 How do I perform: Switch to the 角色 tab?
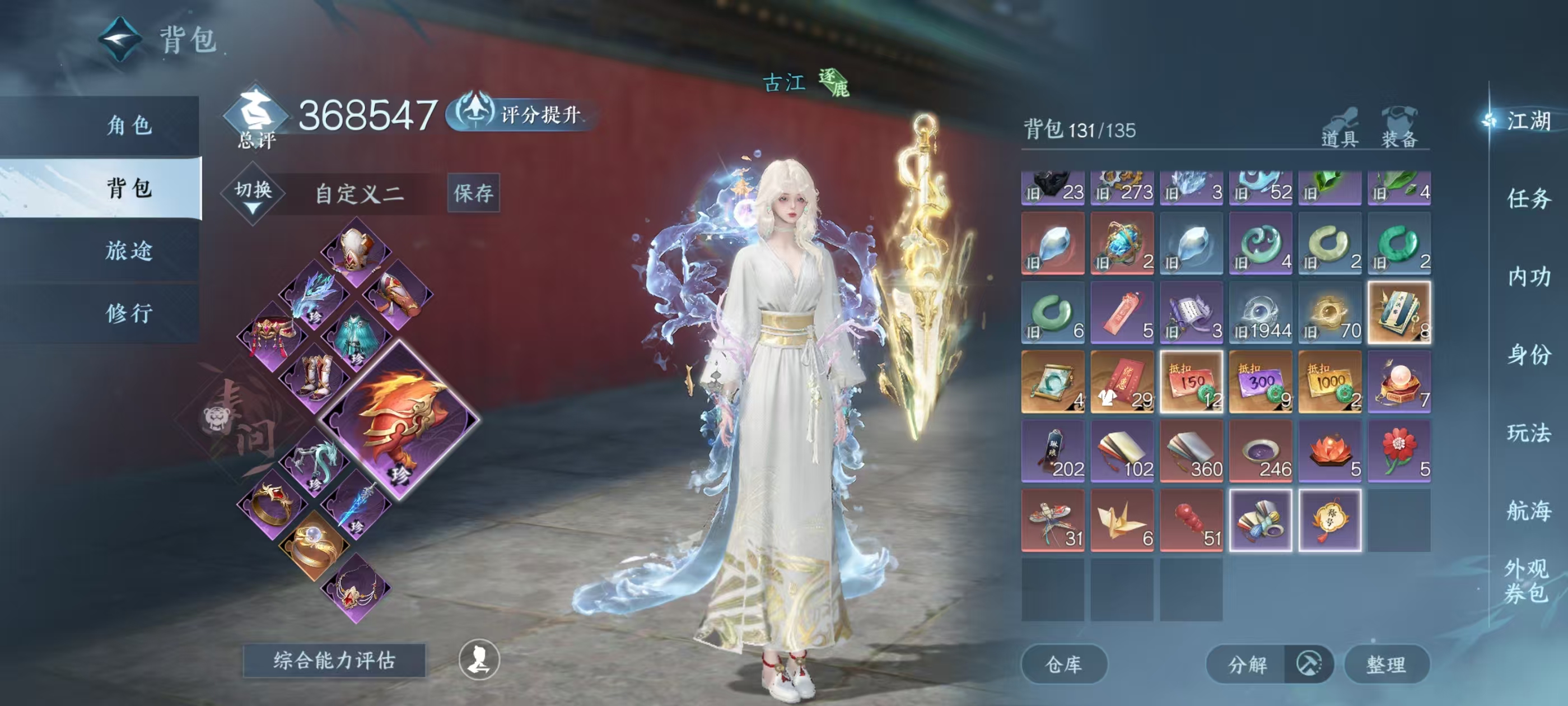[x=128, y=126]
